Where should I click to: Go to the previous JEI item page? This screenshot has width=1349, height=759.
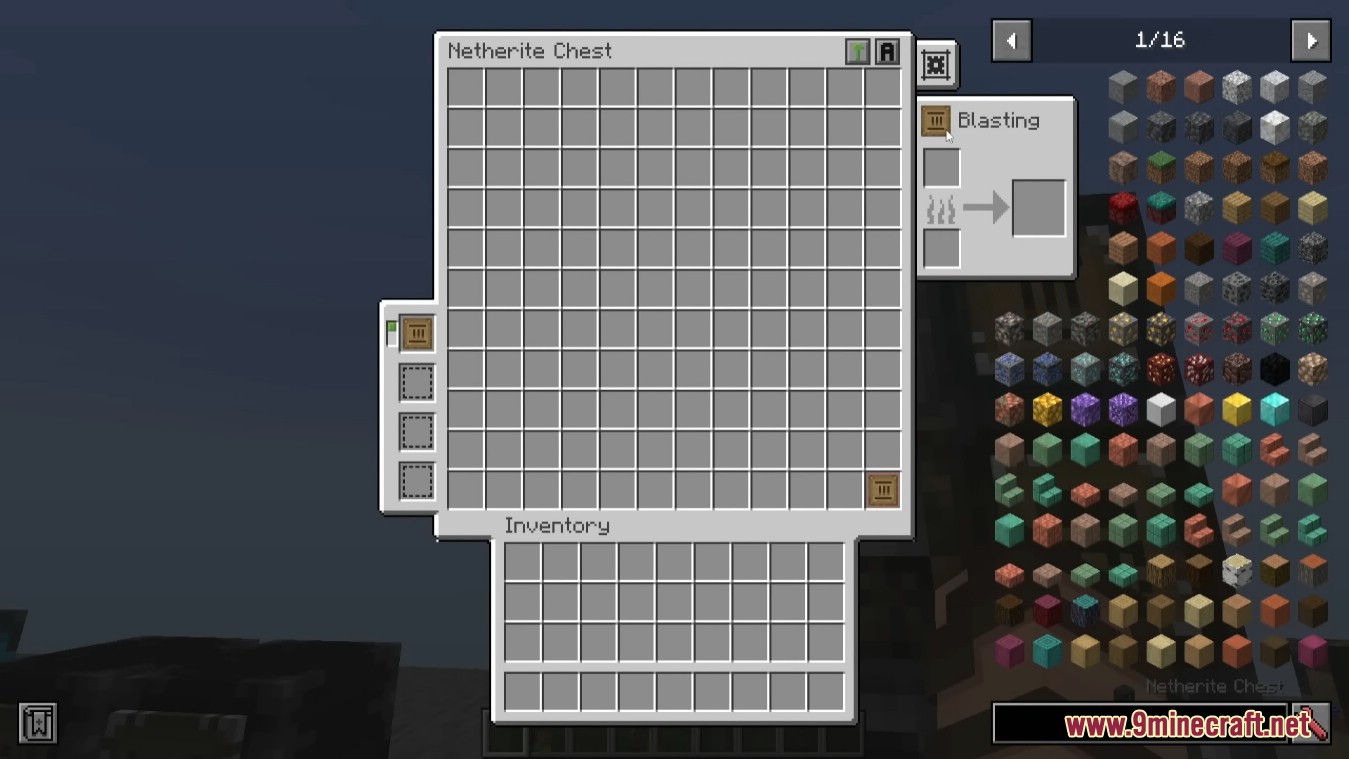tap(1011, 41)
